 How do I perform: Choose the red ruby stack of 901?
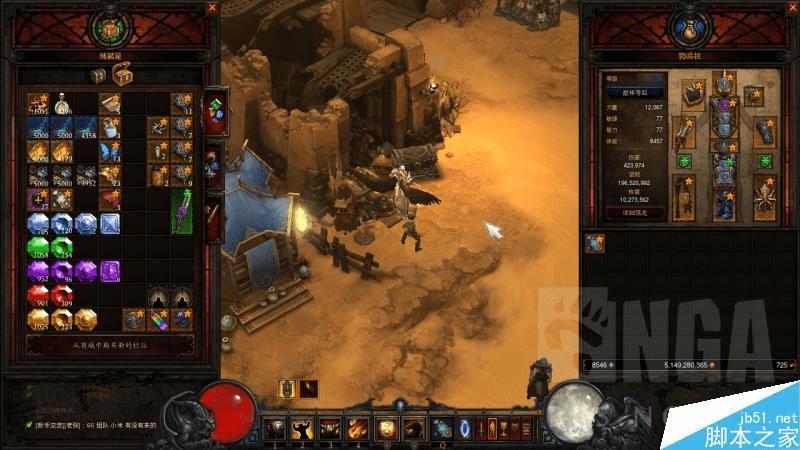[x=38, y=296]
